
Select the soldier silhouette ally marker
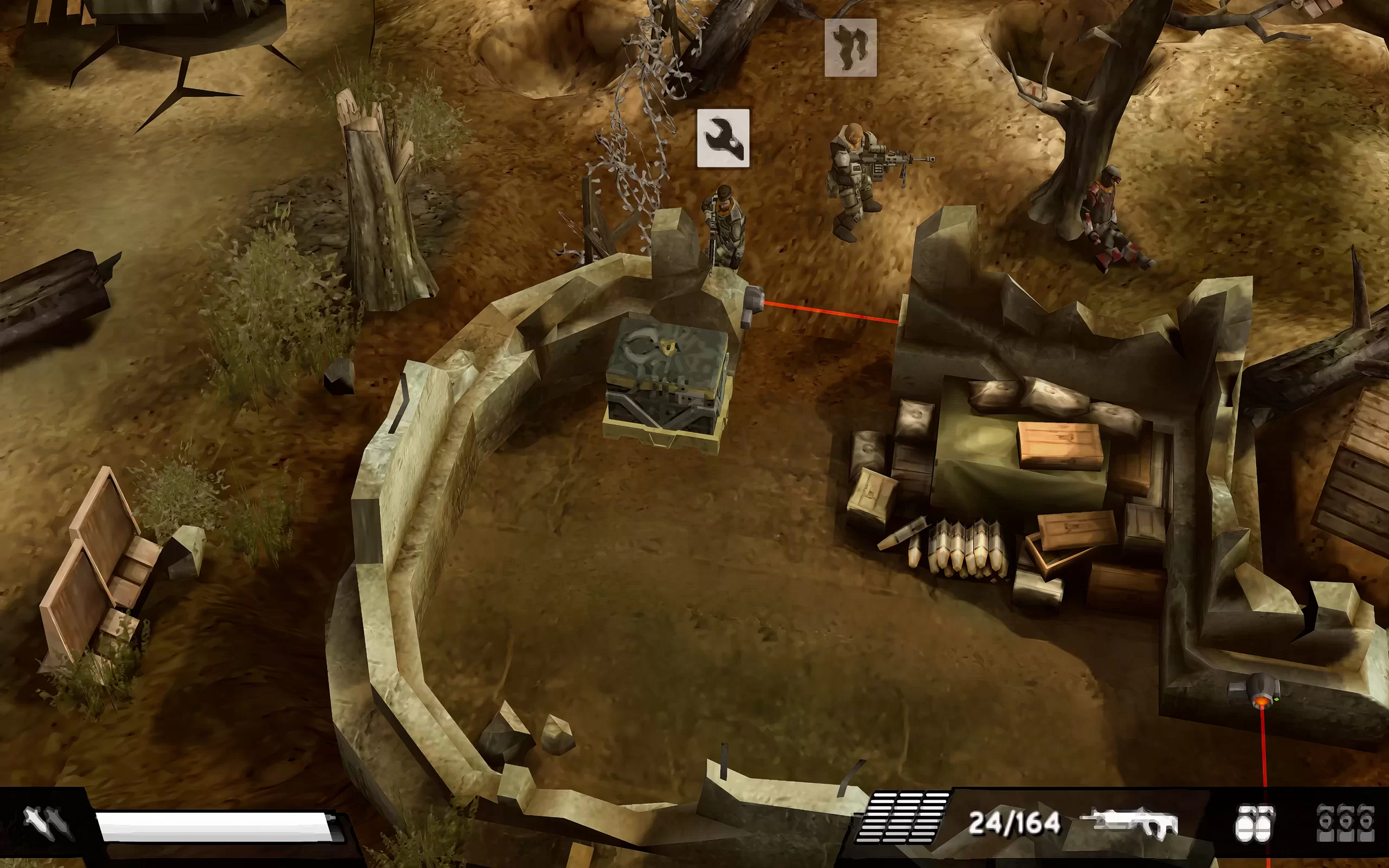(850, 48)
